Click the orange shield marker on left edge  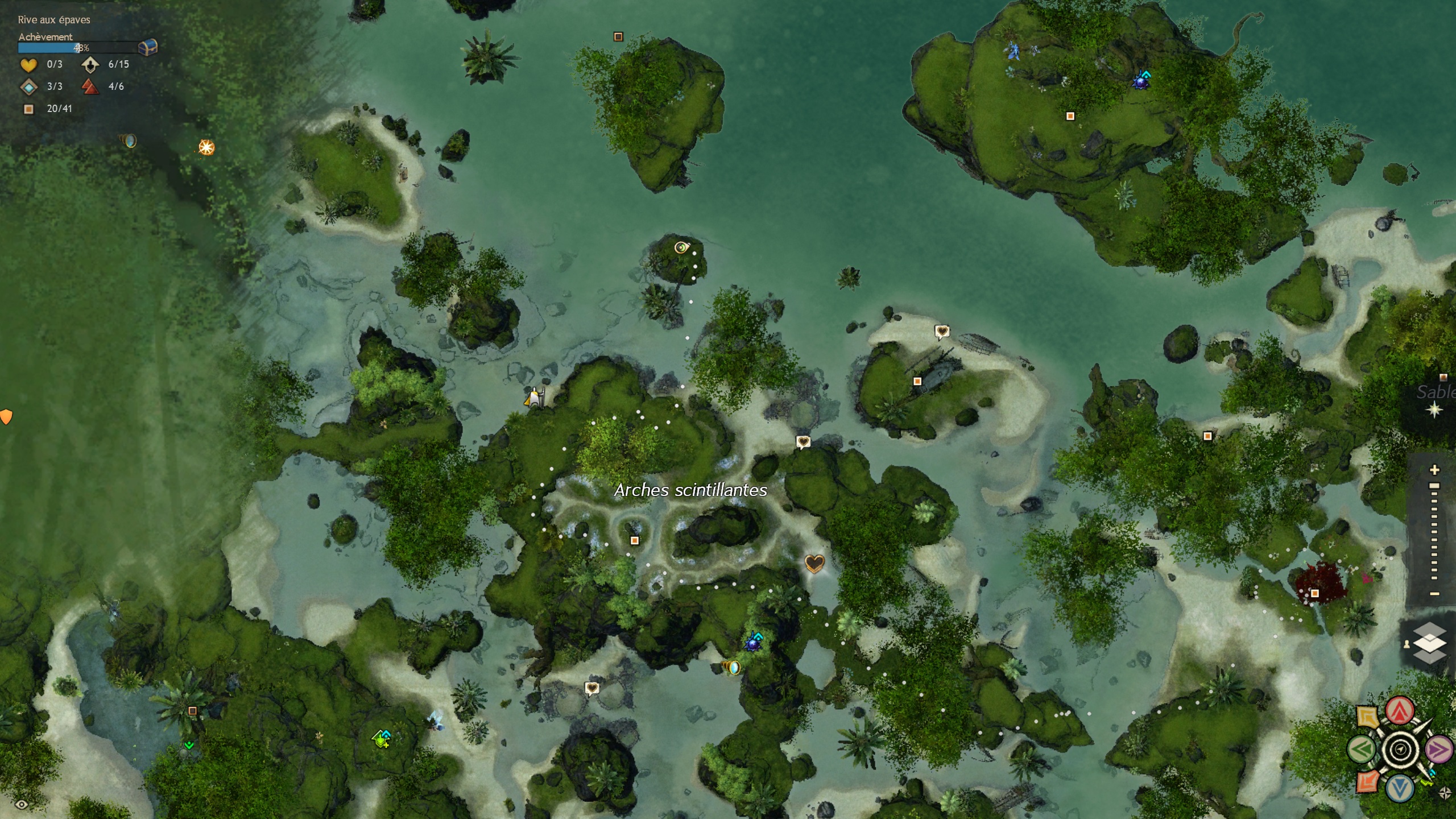[x=6, y=417]
